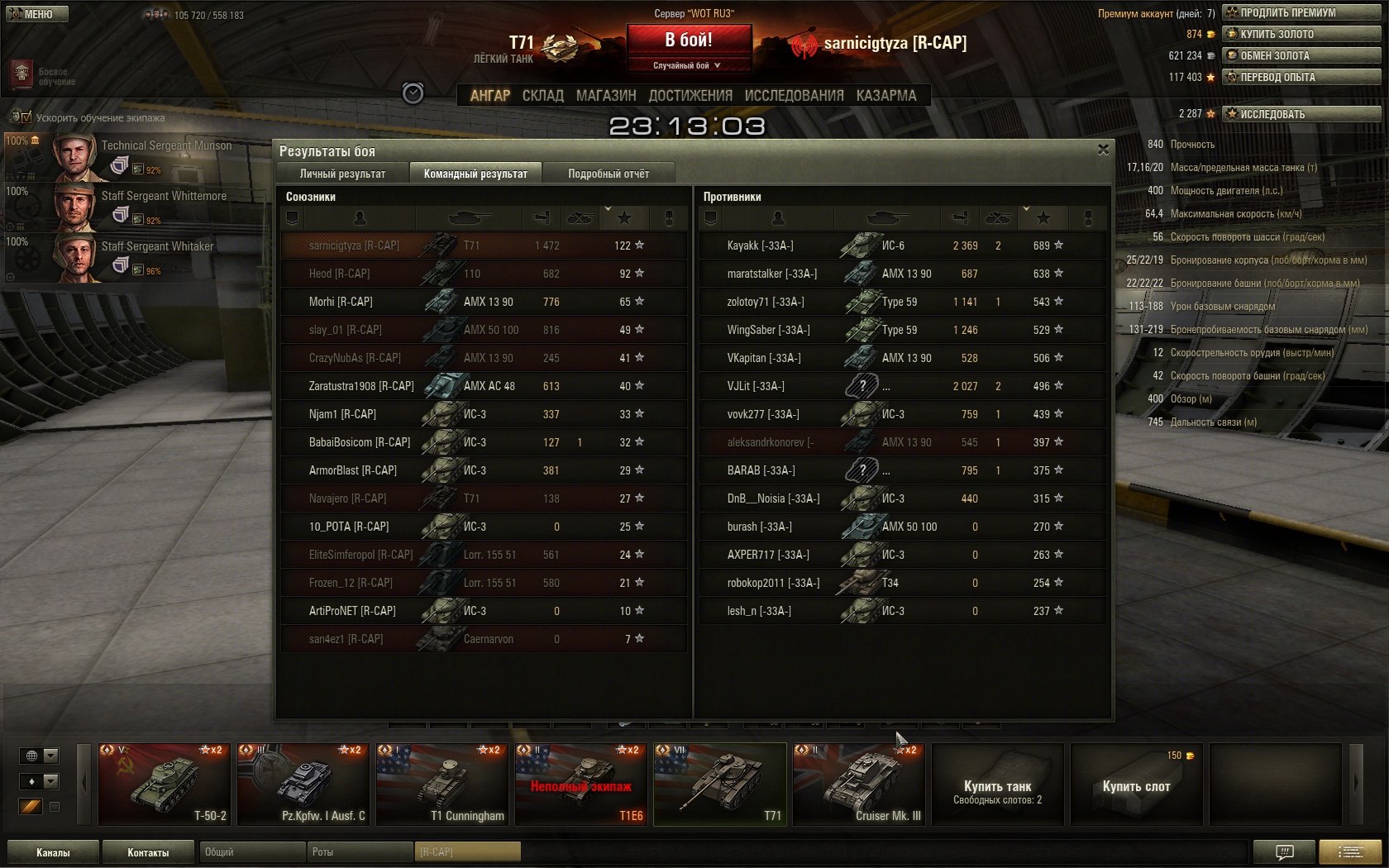Screen dimensions: 1389x868
Task: Switch to the Личный результат tab
Action: tap(342, 174)
